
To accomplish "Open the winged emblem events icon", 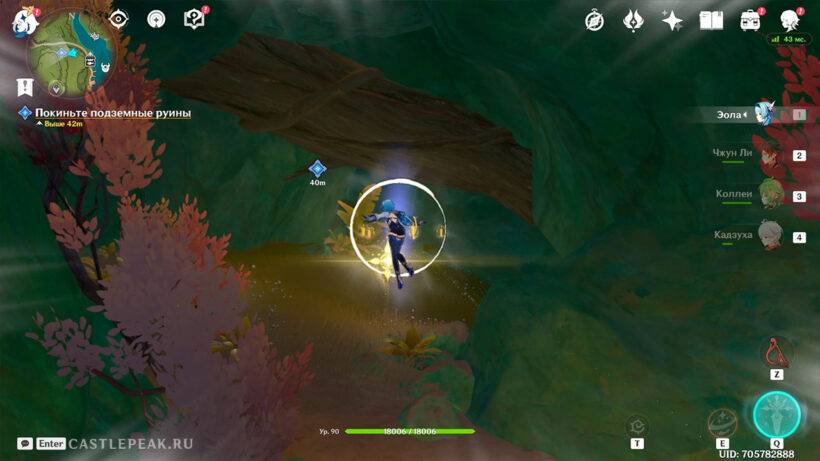I will 633,20.
